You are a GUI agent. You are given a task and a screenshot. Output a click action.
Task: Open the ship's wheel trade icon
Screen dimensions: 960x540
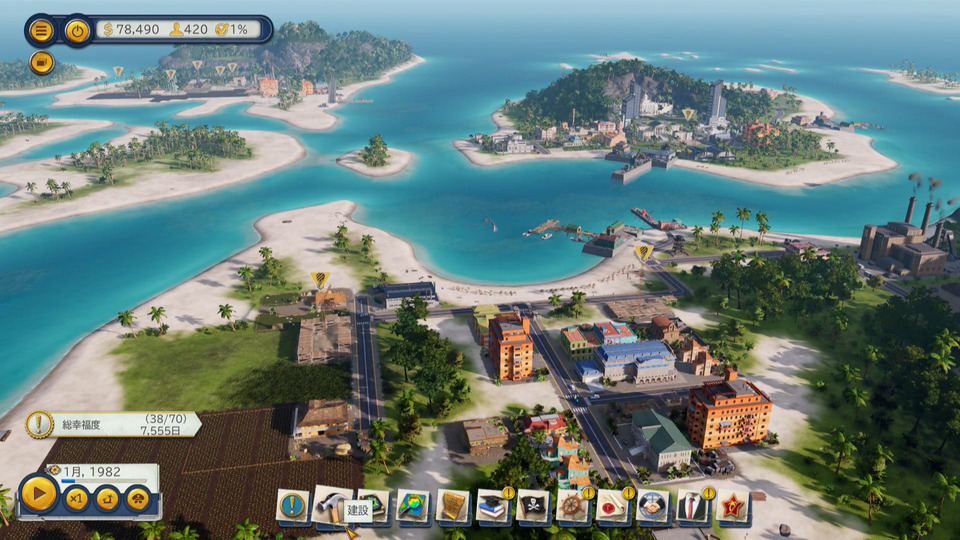(x=573, y=506)
